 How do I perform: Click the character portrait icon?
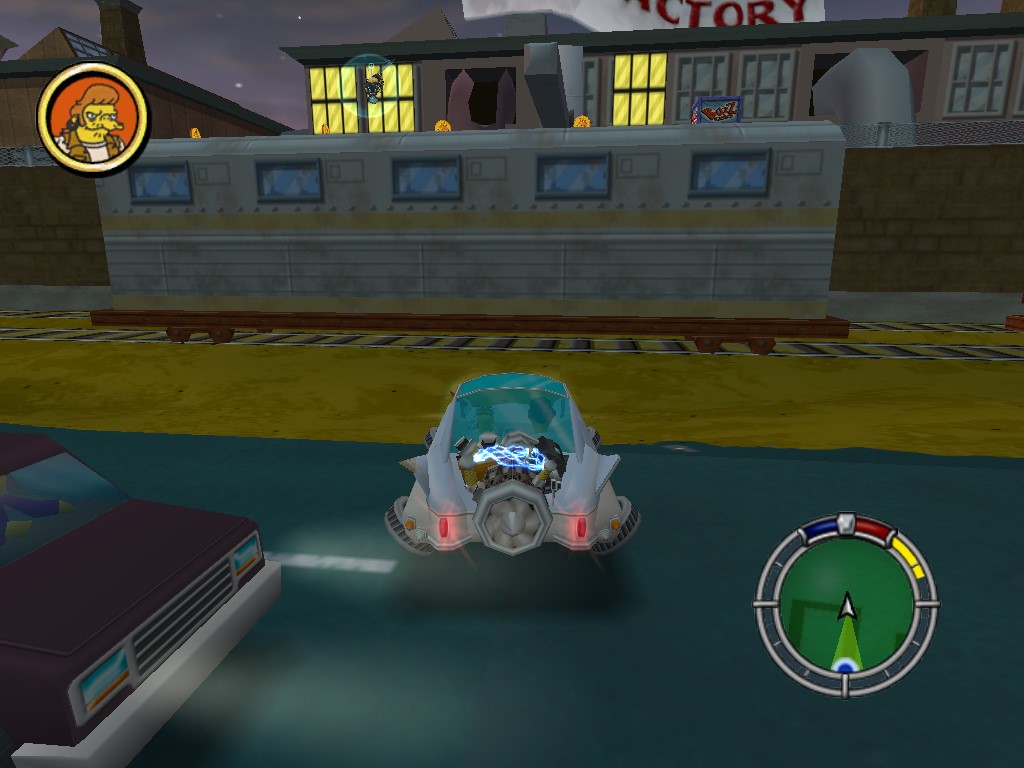click(93, 119)
